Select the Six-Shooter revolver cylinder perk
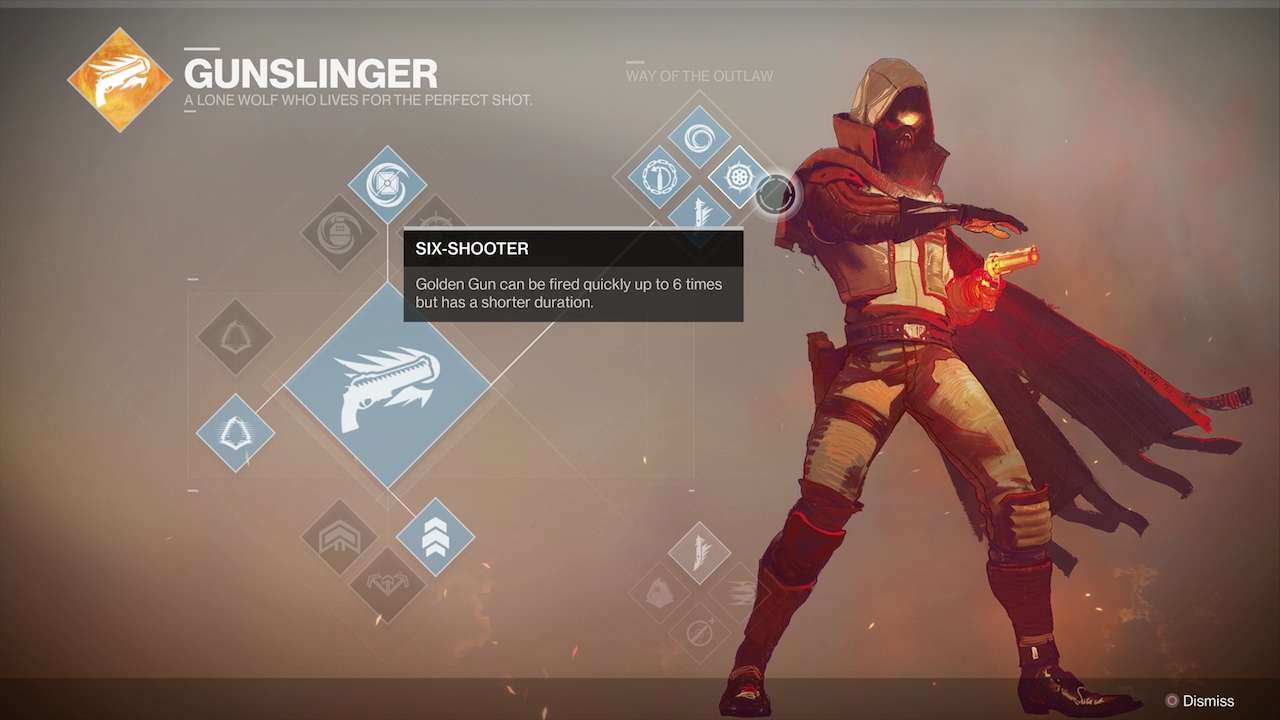 pos(738,177)
